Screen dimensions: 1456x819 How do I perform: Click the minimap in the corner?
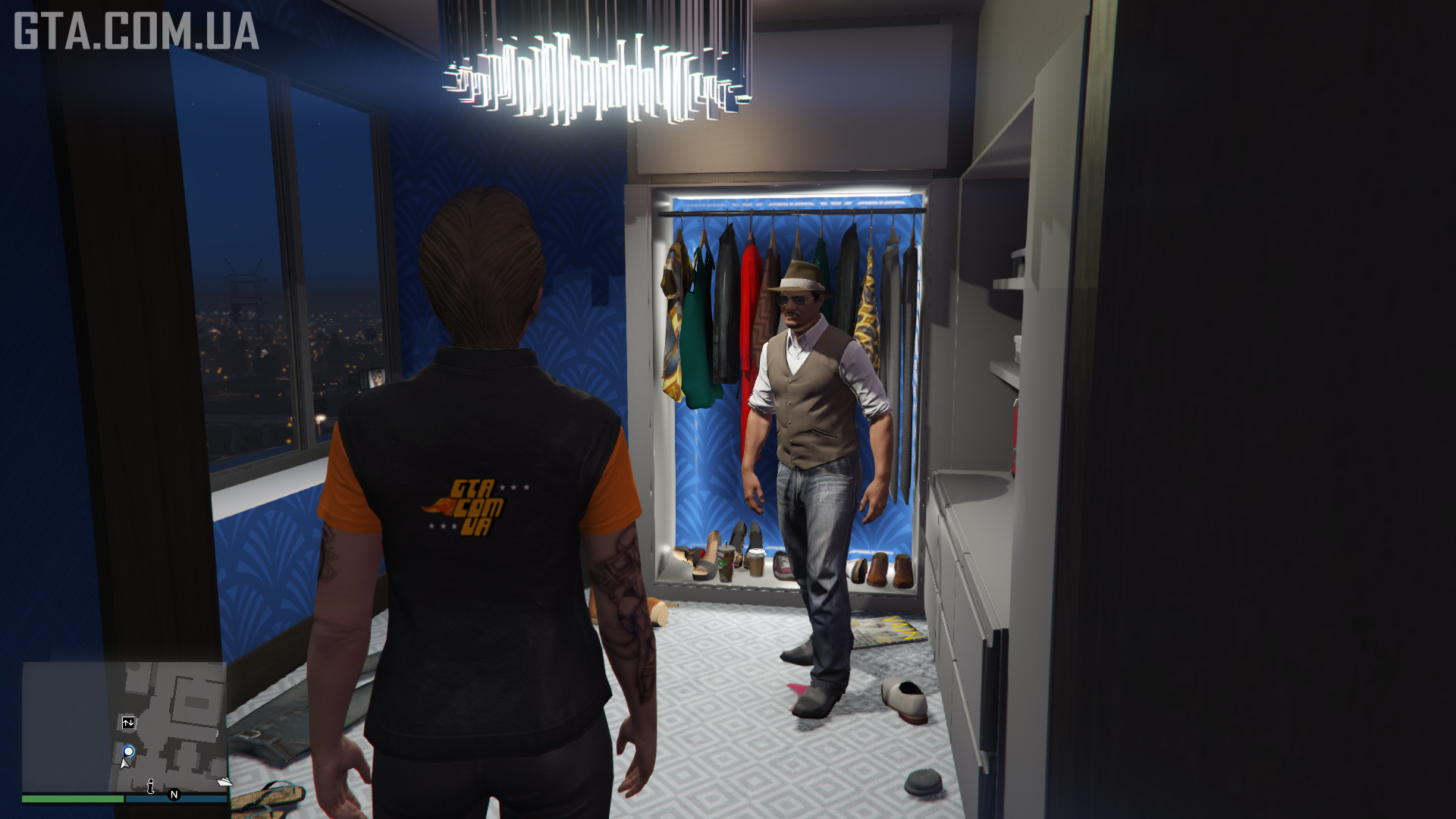click(124, 726)
